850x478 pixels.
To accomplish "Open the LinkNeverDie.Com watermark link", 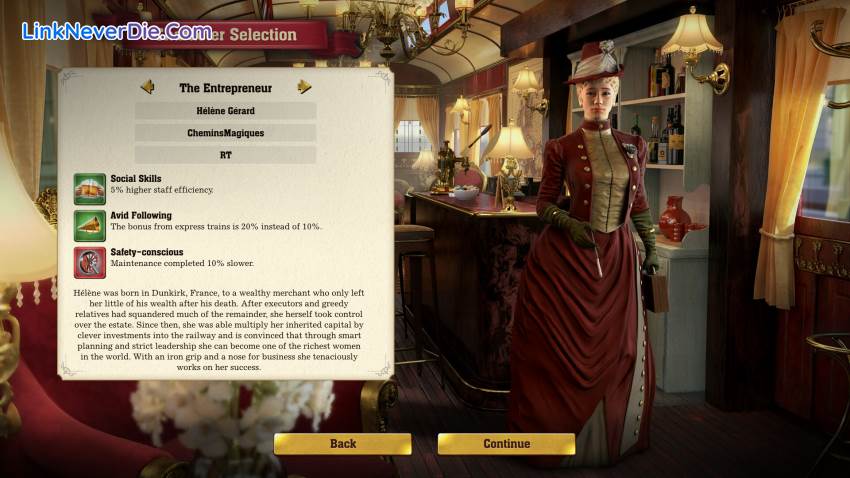I will click(x=116, y=31).
